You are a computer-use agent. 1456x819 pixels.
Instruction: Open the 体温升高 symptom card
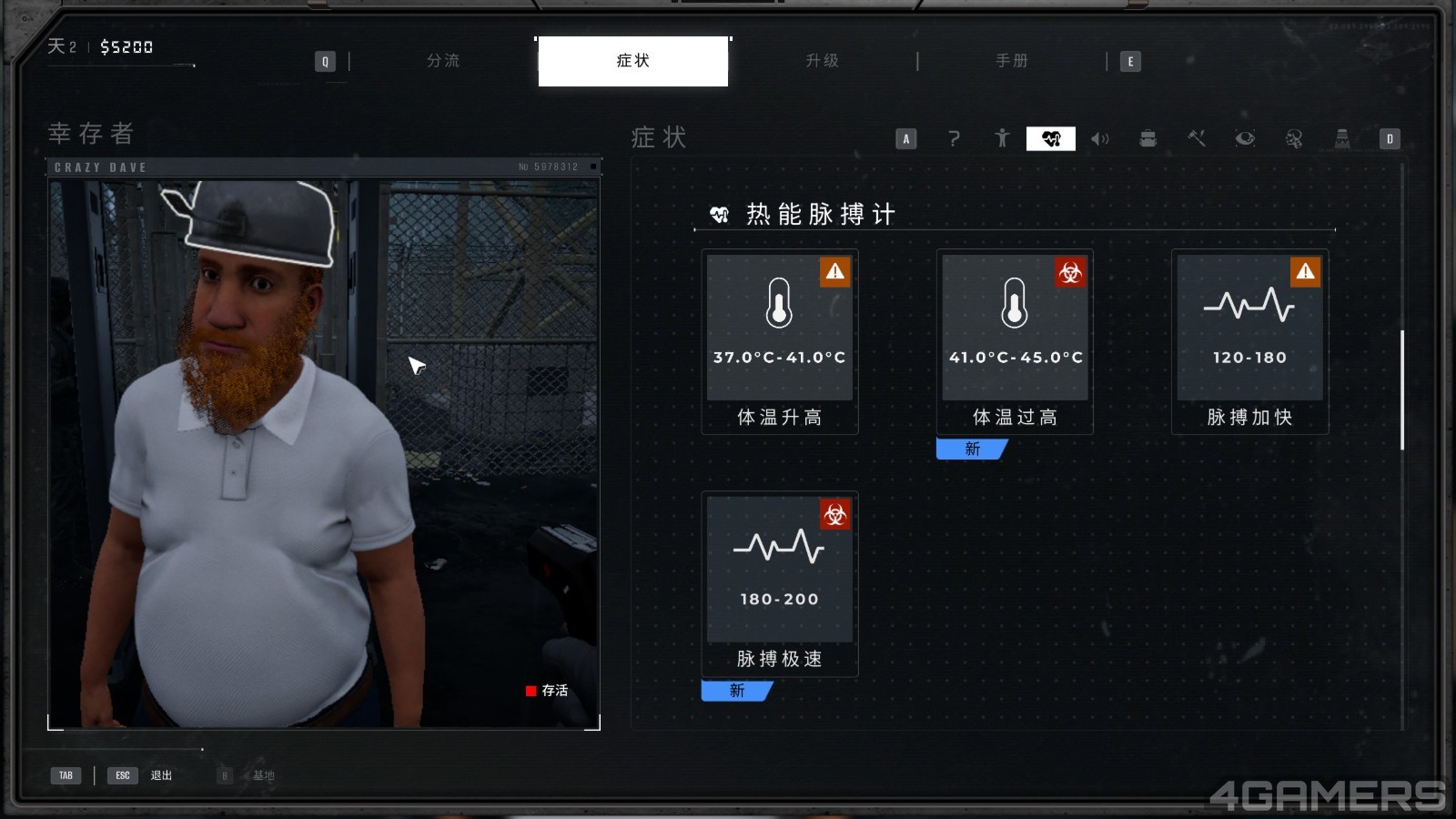[x=780, y=341]
